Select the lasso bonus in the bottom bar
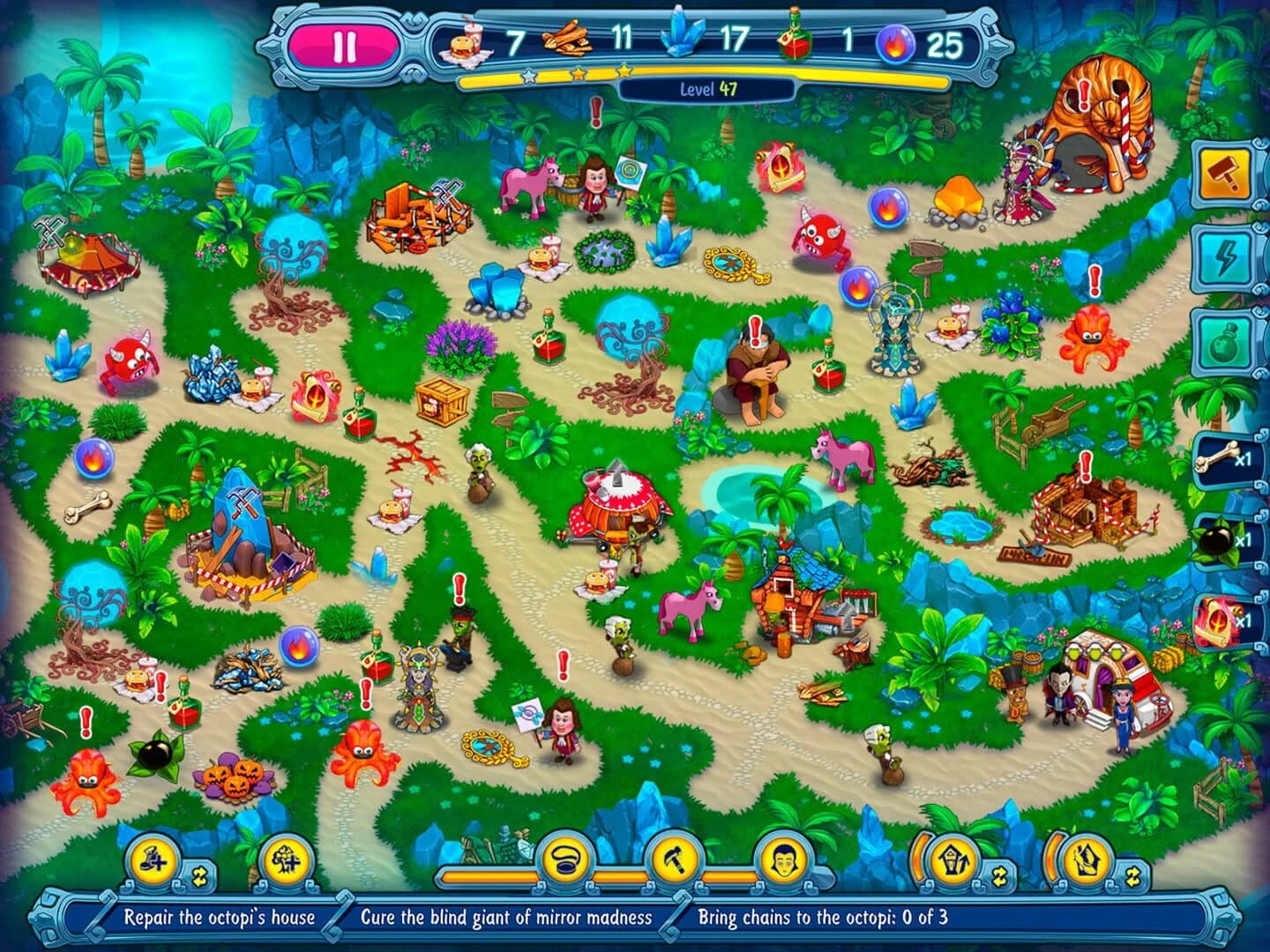This screenshot has height=952, width=1270. coord(566,858)
